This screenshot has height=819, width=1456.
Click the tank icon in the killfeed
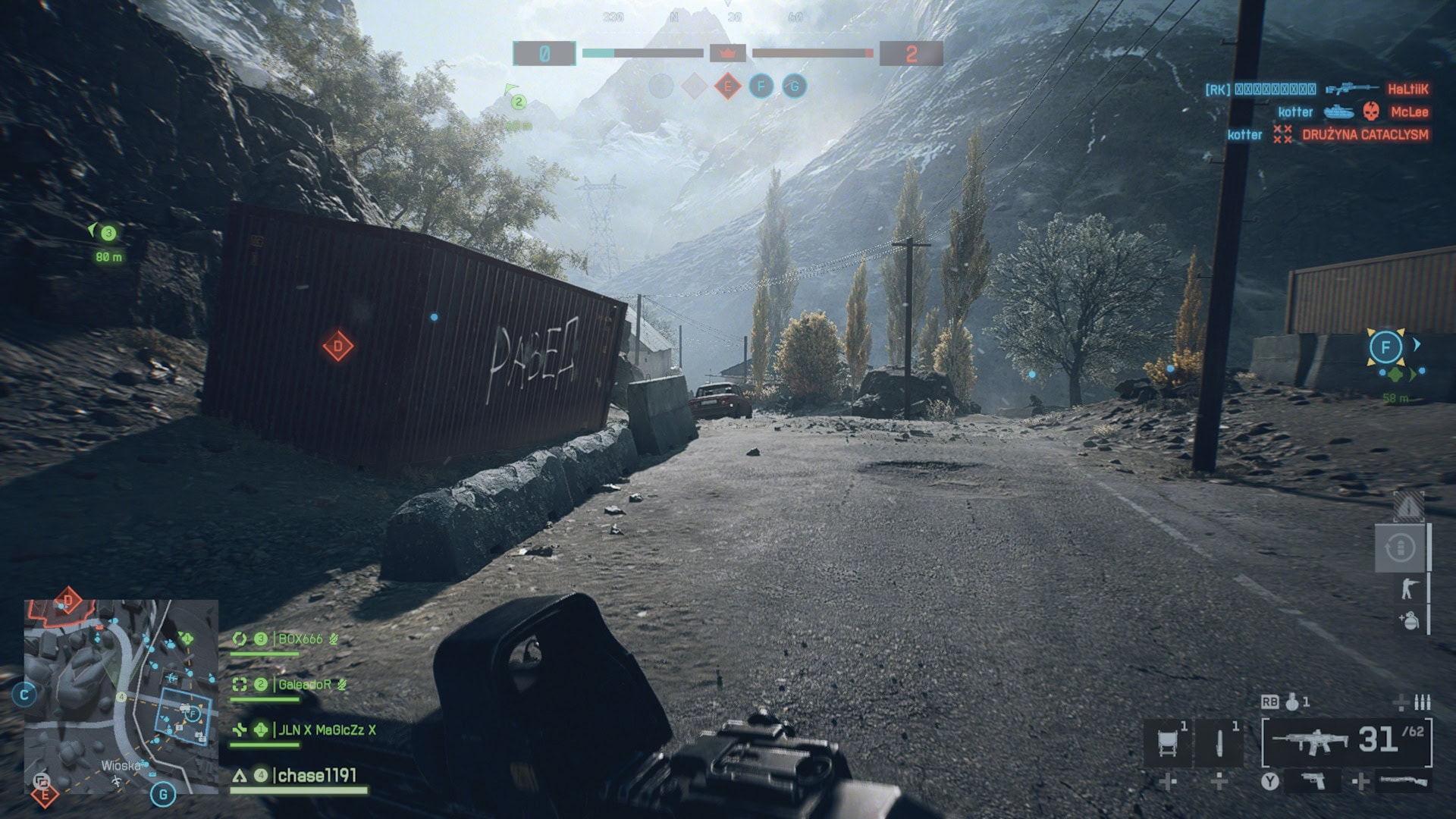point(1339,112)
